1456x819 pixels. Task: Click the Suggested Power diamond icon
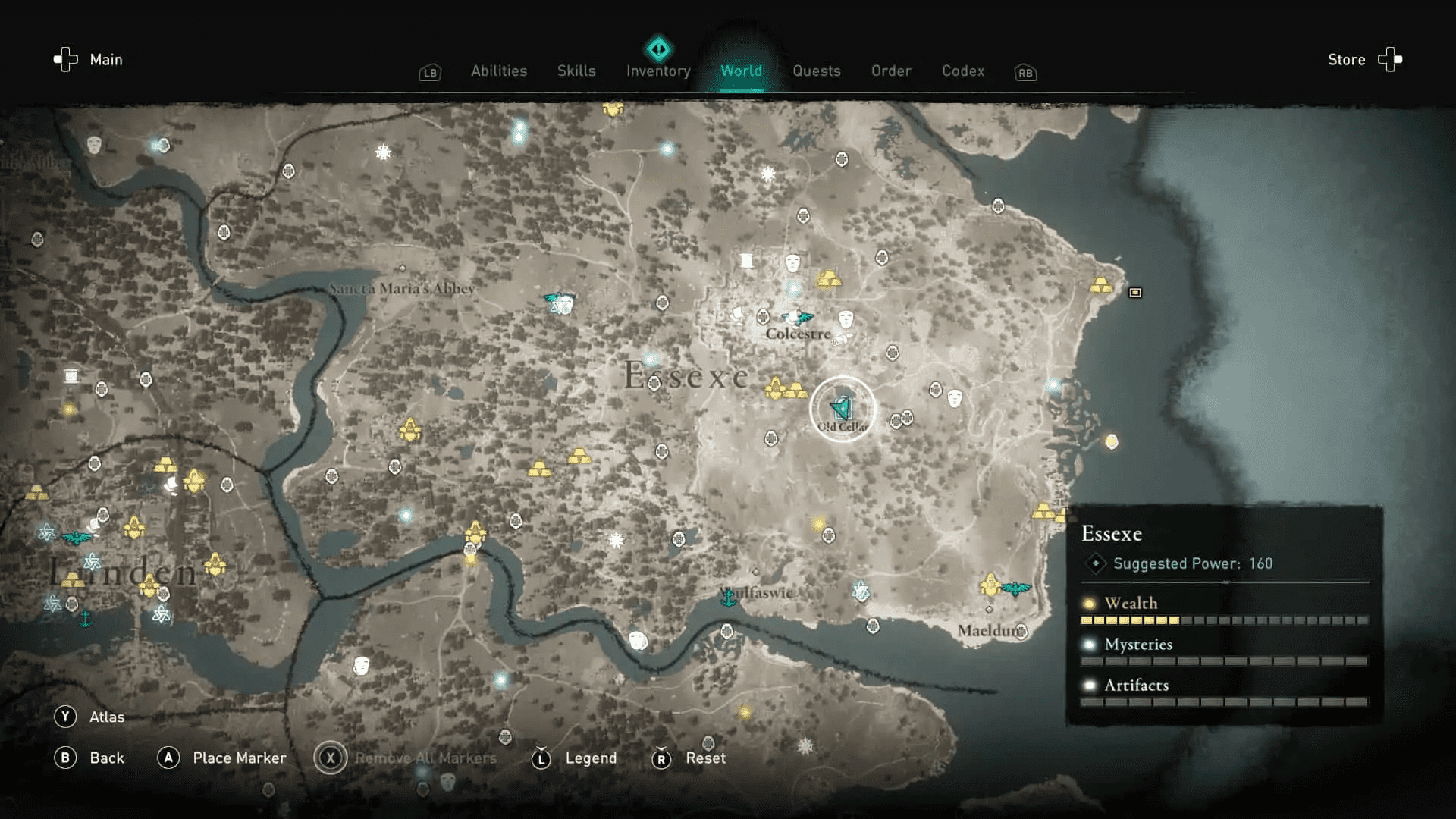(x=1094, y=563)
